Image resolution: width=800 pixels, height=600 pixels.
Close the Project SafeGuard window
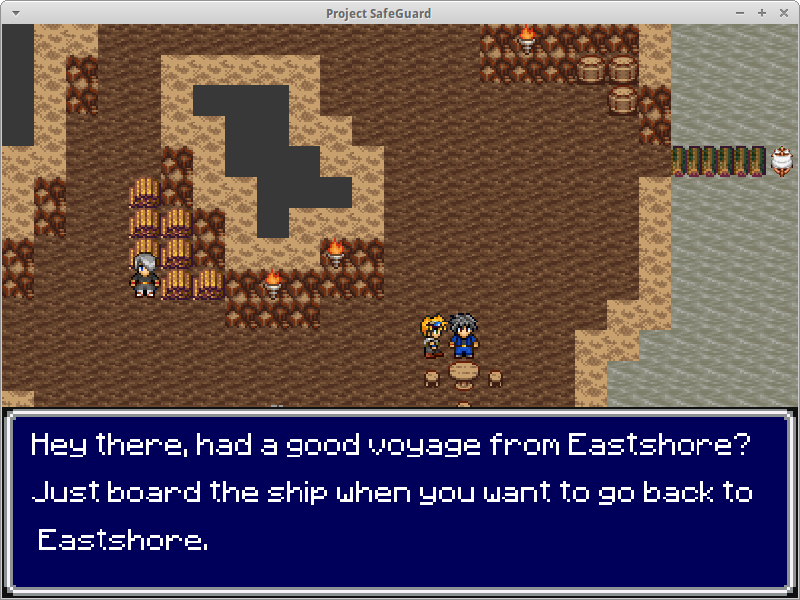coord(782,12)
